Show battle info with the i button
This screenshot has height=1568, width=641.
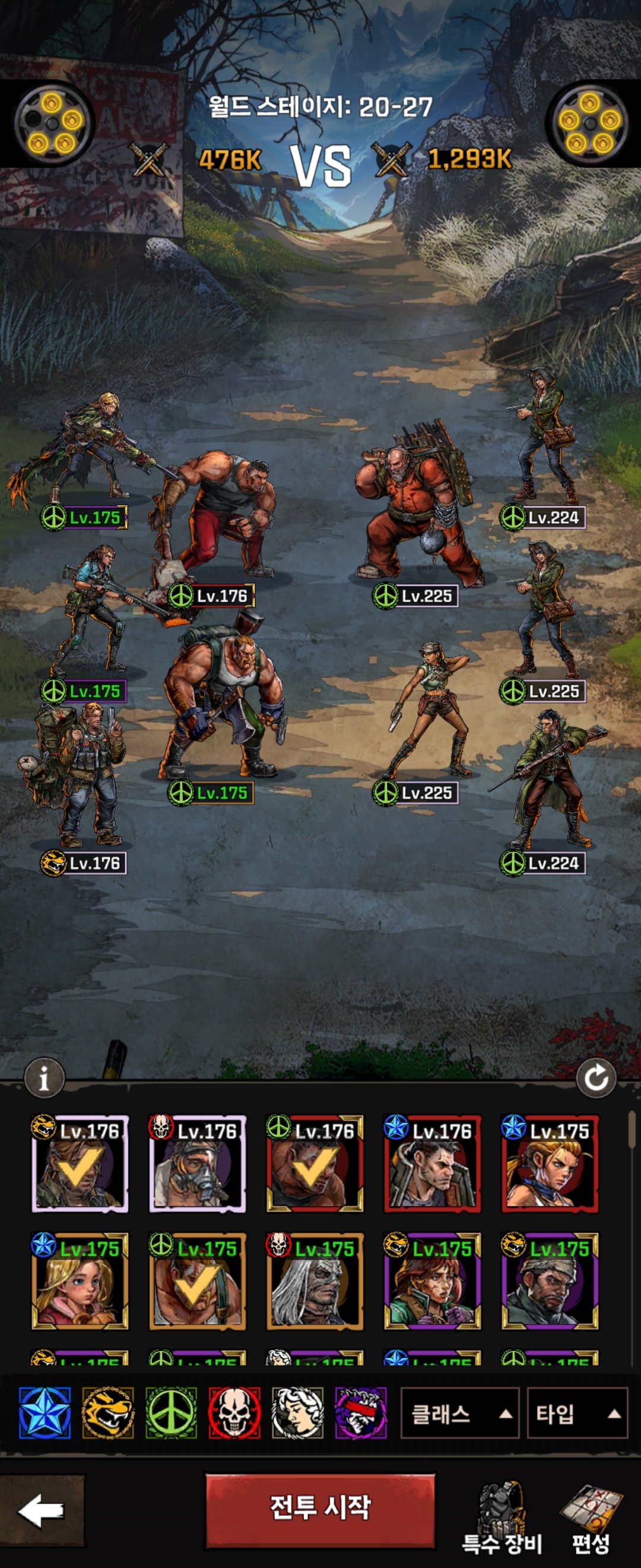pyautogui.click(x=44, y=1078)
